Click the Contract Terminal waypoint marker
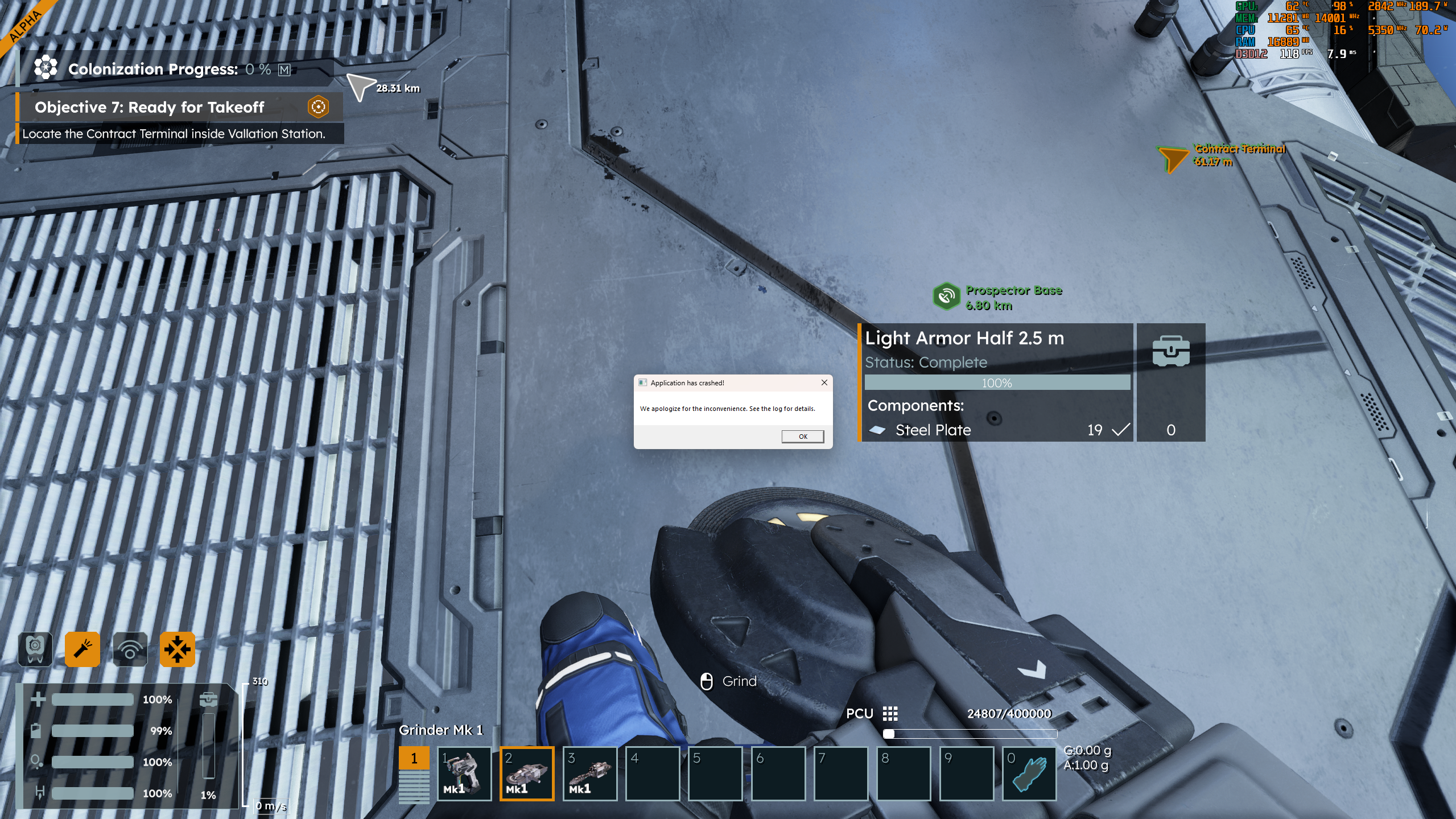Image resolution: width=1456 pixels, height=819 pixels. tap(1173, 158)
